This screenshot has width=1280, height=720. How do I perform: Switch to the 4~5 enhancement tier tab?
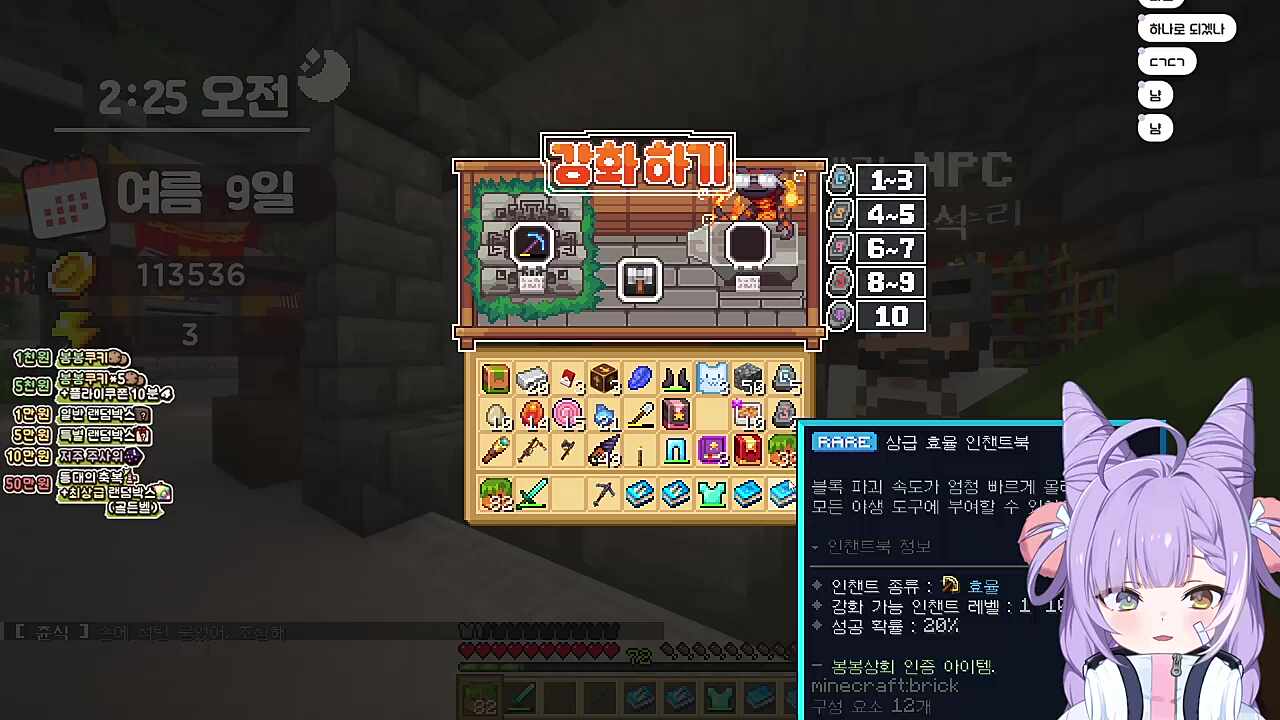(888, 213)
